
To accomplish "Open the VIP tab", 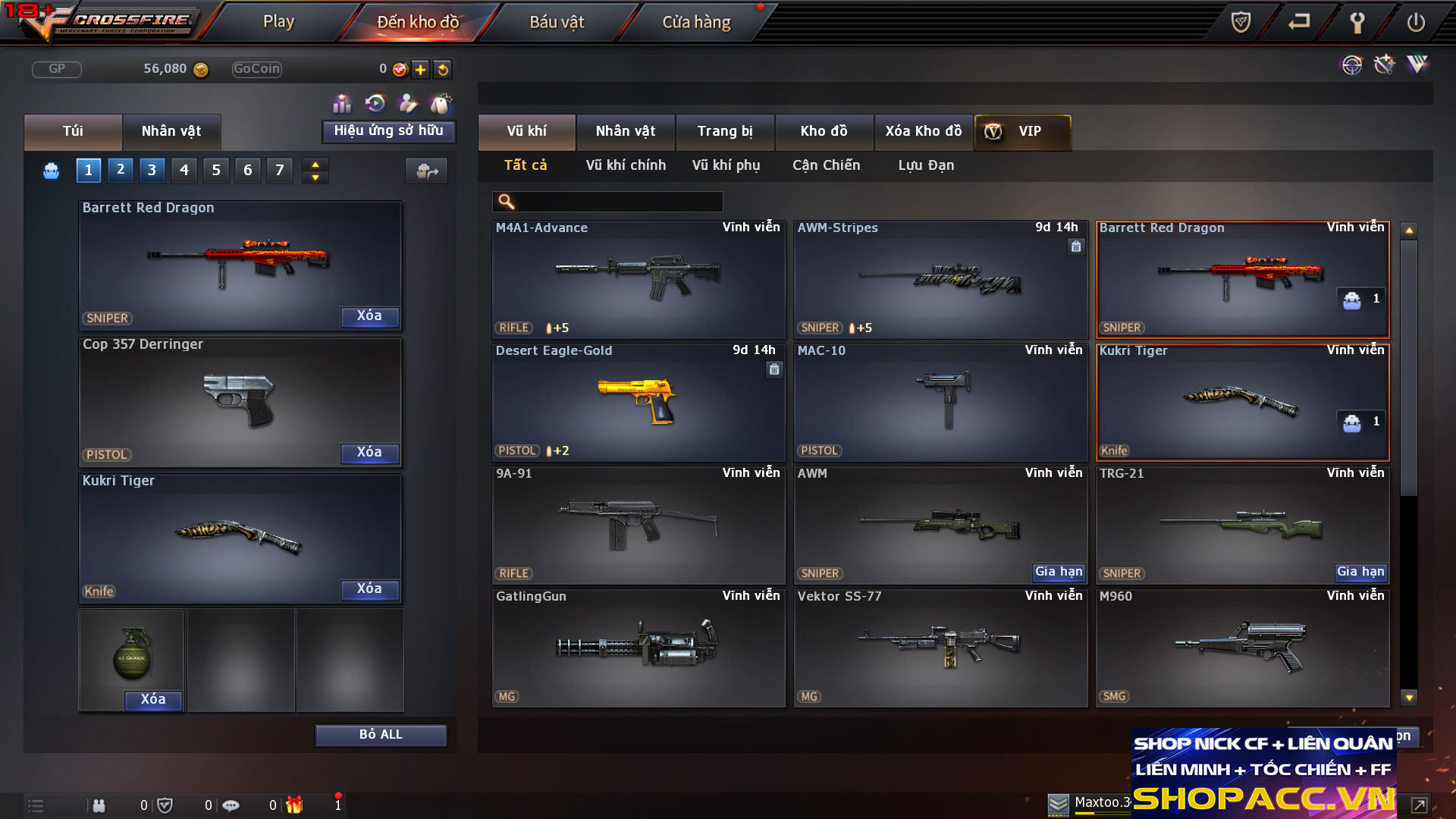I will coord(1022,131).
